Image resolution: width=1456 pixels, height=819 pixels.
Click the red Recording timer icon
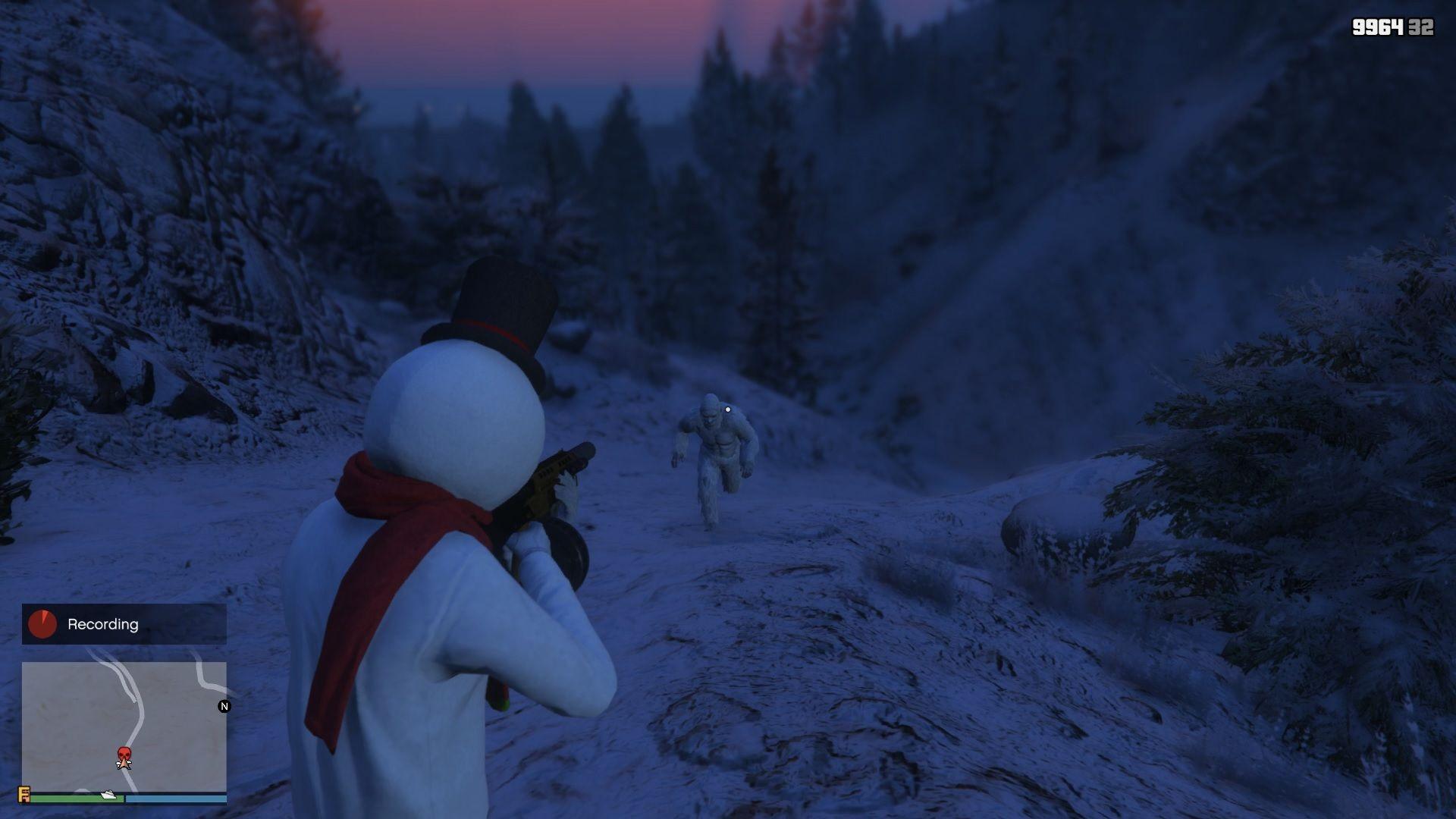pos(43,624)
